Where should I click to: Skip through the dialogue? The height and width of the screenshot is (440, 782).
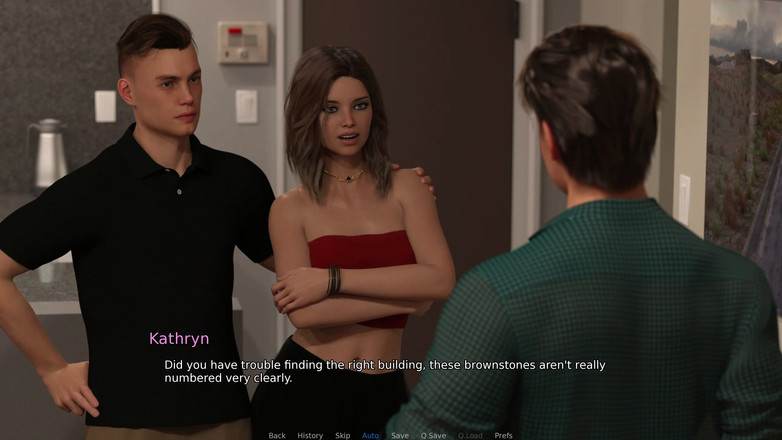pos(343,435)
